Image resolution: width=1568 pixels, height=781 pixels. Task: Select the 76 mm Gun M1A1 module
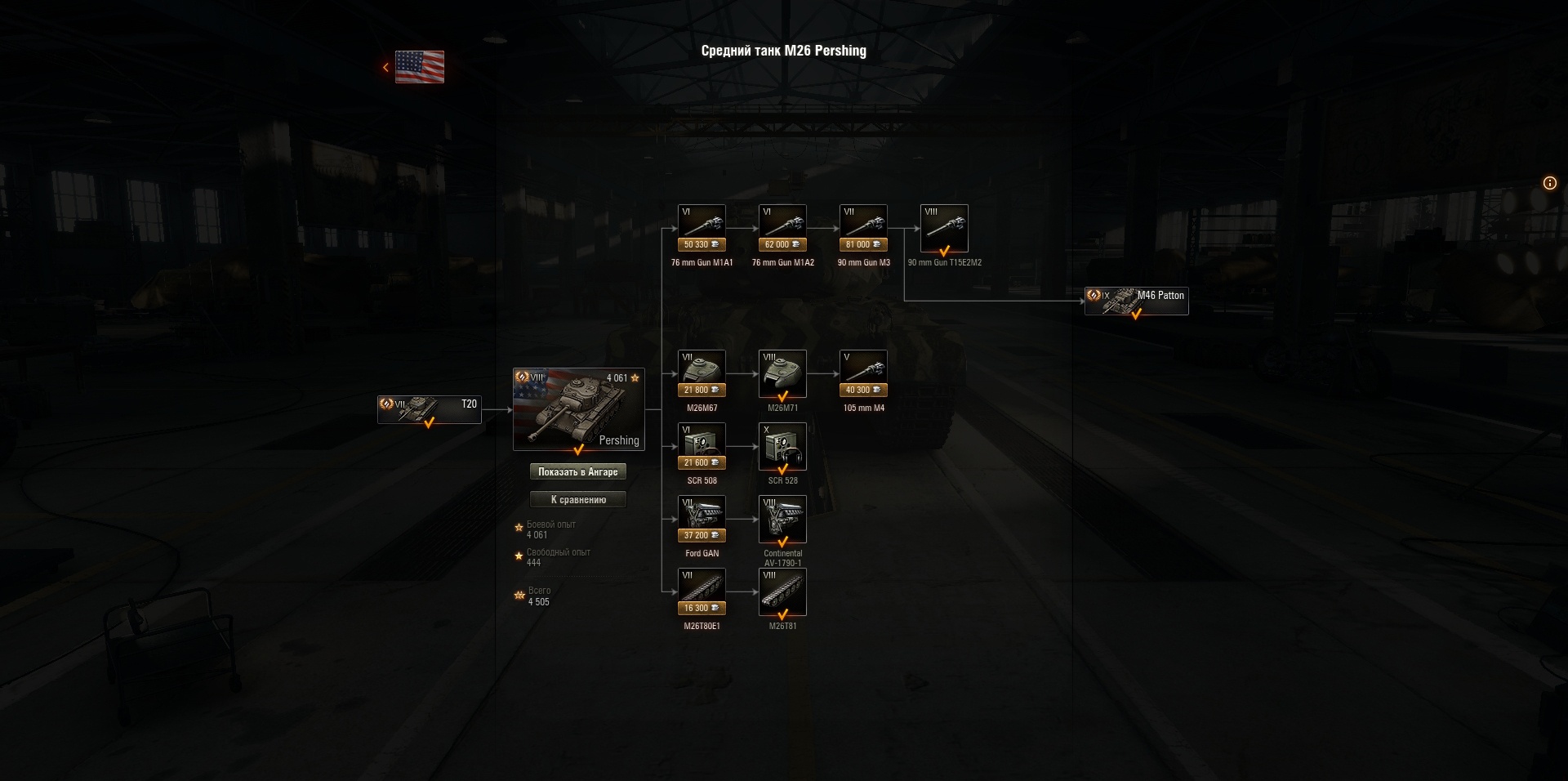click(x=702, y=221)
